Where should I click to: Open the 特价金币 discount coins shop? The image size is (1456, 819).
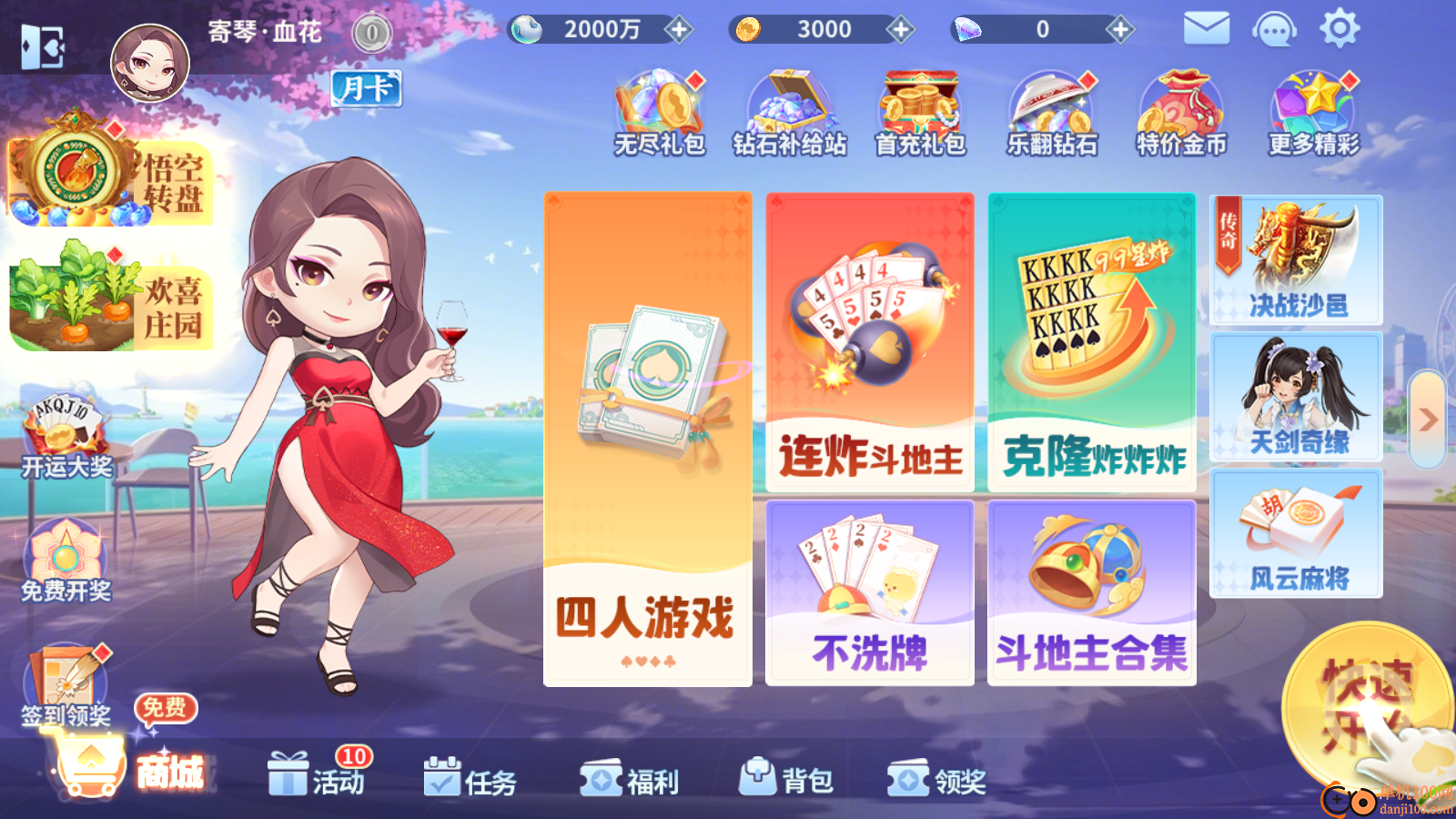[x=1181, y=109]
